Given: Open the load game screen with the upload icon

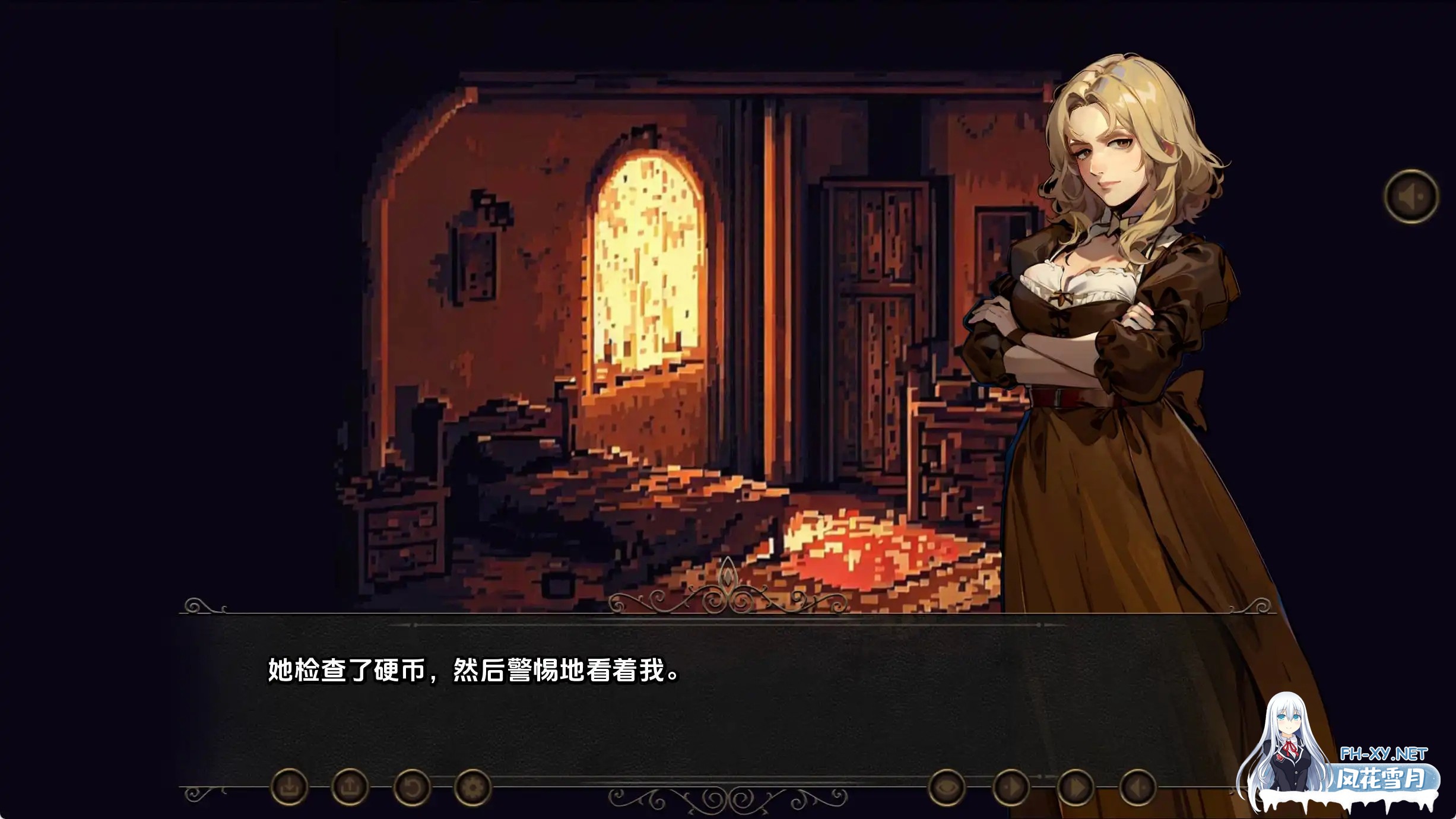Looking at the screenshot, I should click(x=351, y=786).
